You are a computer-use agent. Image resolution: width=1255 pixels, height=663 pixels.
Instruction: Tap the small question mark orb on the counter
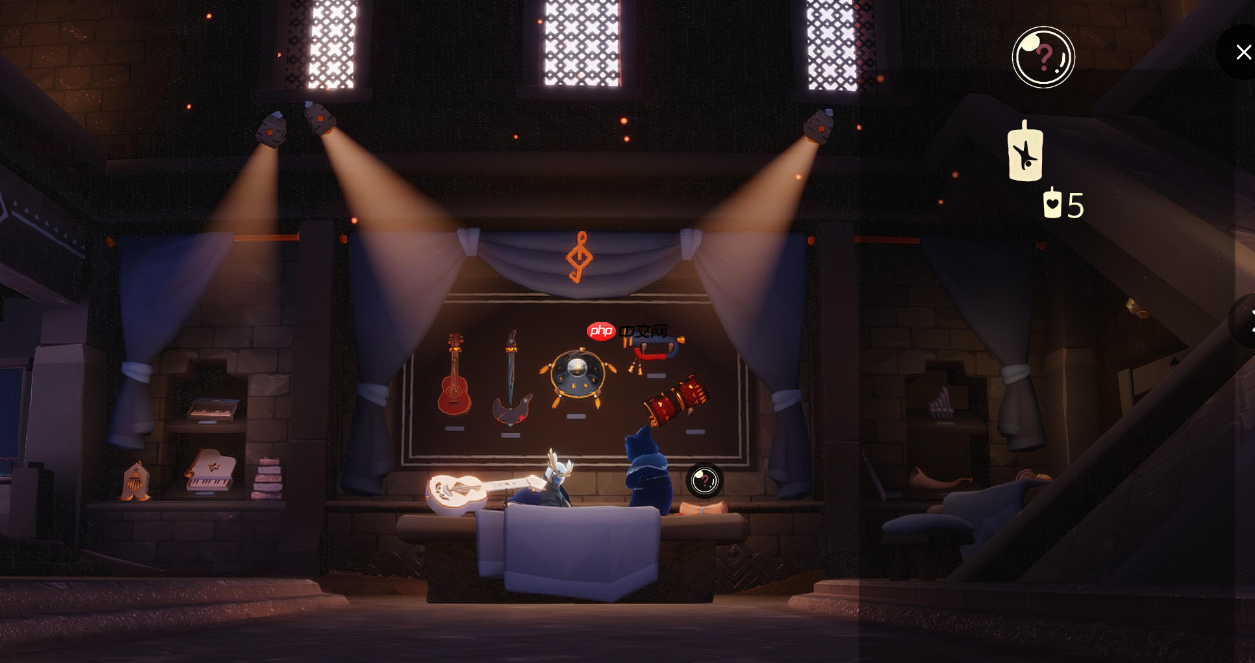pos(705,480)
